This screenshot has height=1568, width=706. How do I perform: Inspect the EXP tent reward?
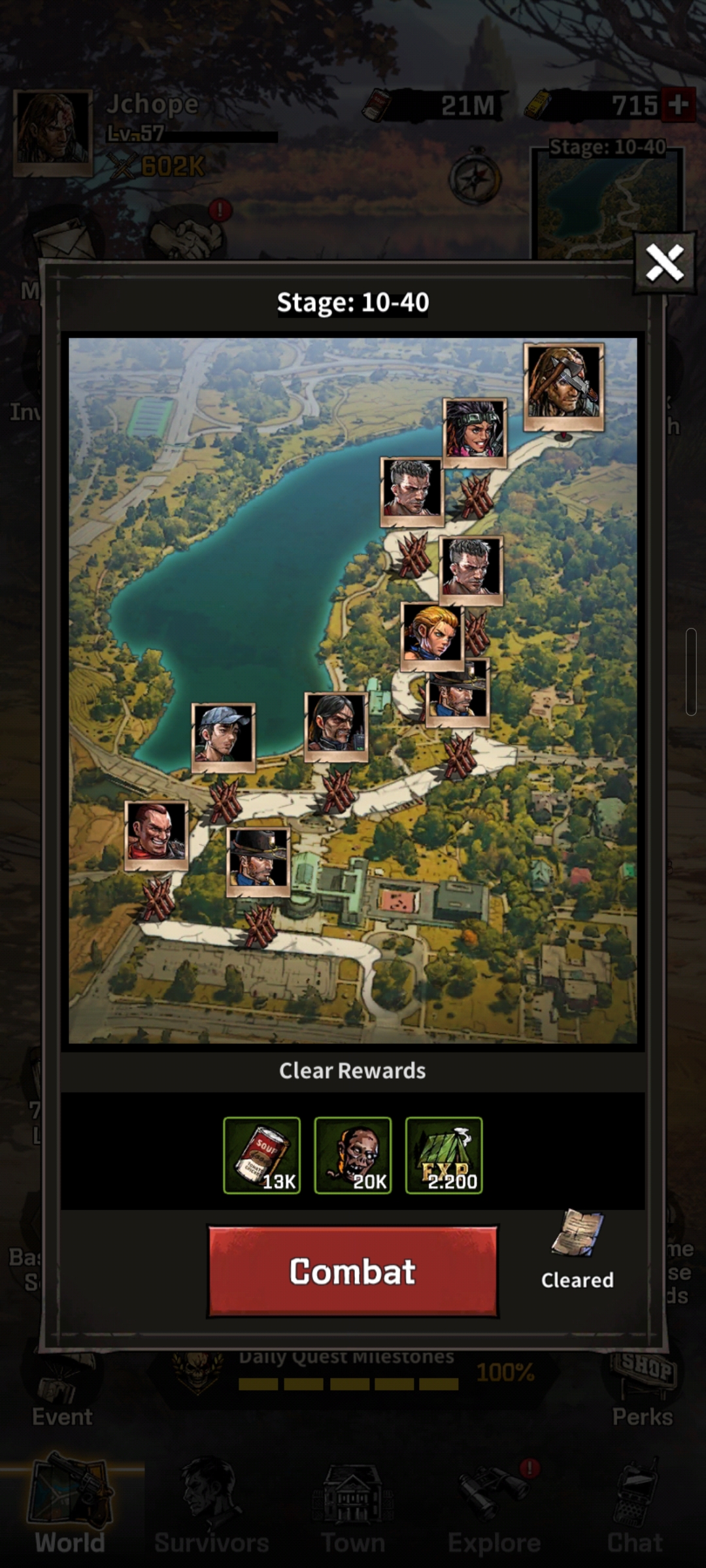[444, 1155]
